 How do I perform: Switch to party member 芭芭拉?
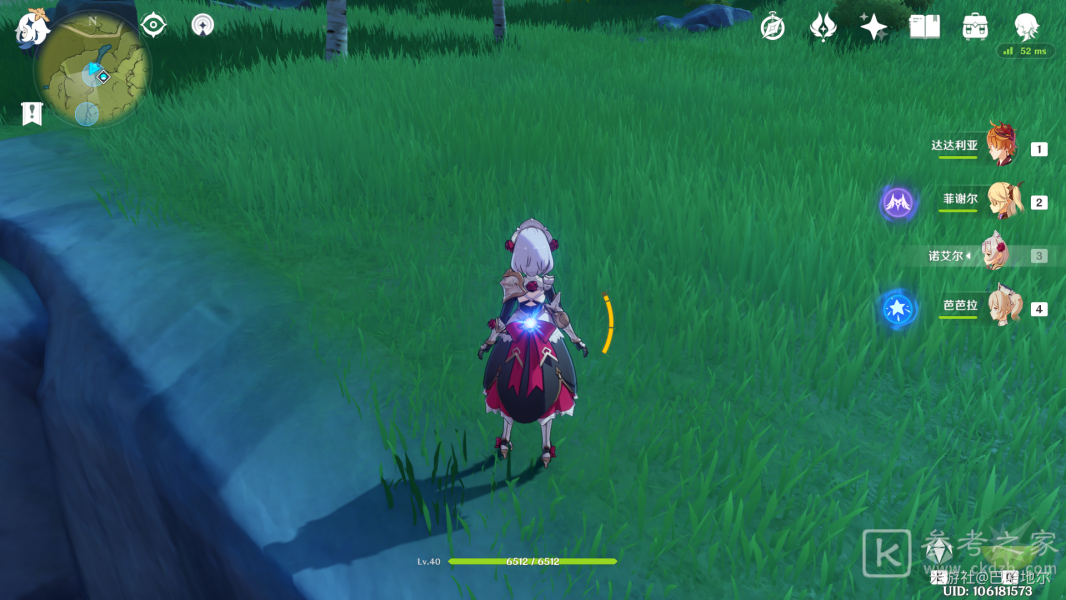click(x=1000, y=307)
